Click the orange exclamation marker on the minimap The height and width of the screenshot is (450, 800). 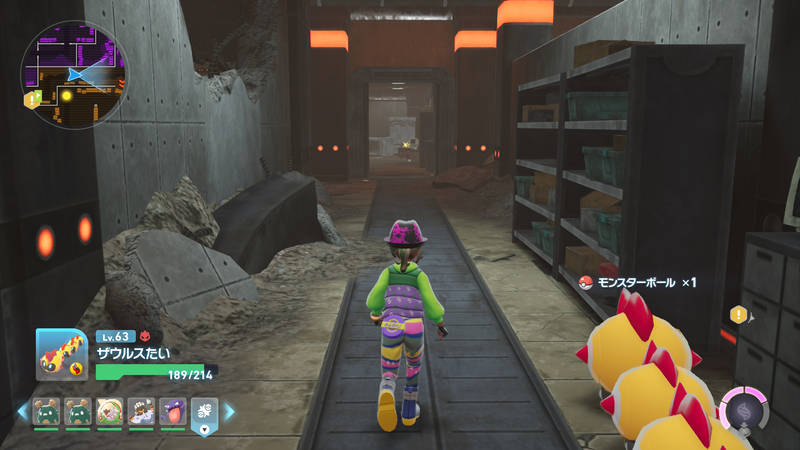click(30, 99)
